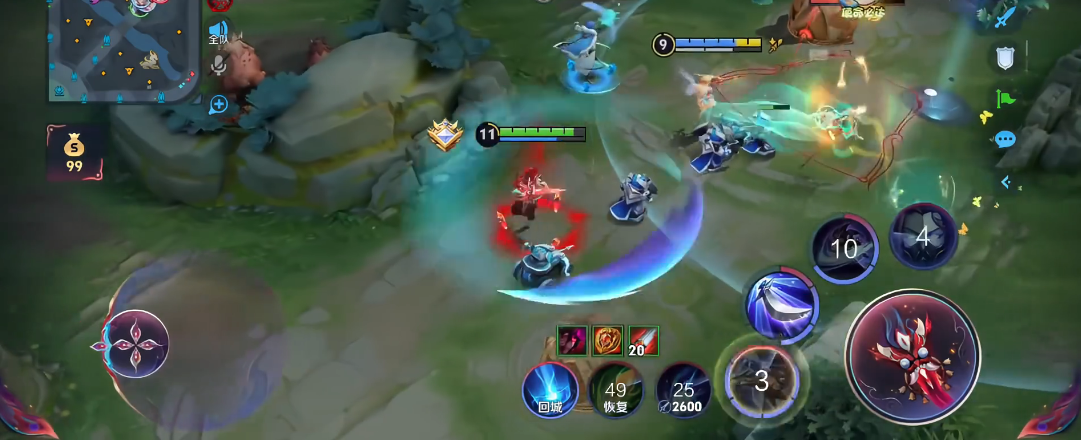
Task: Send the shield defend signal
Action: 1005,57
